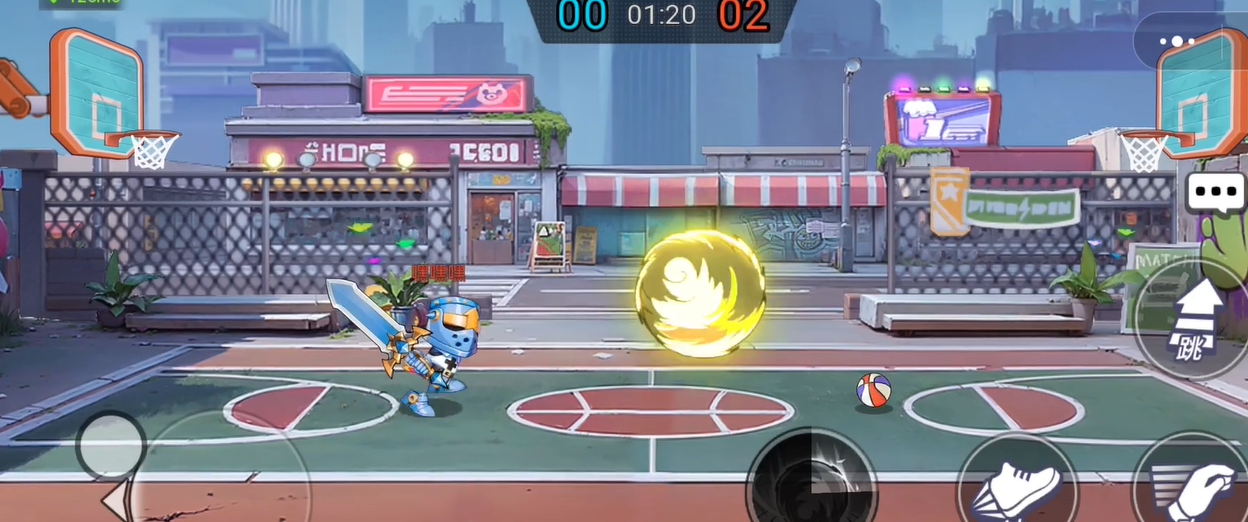Click the virtual joystick thumb knob

[110, 445]
